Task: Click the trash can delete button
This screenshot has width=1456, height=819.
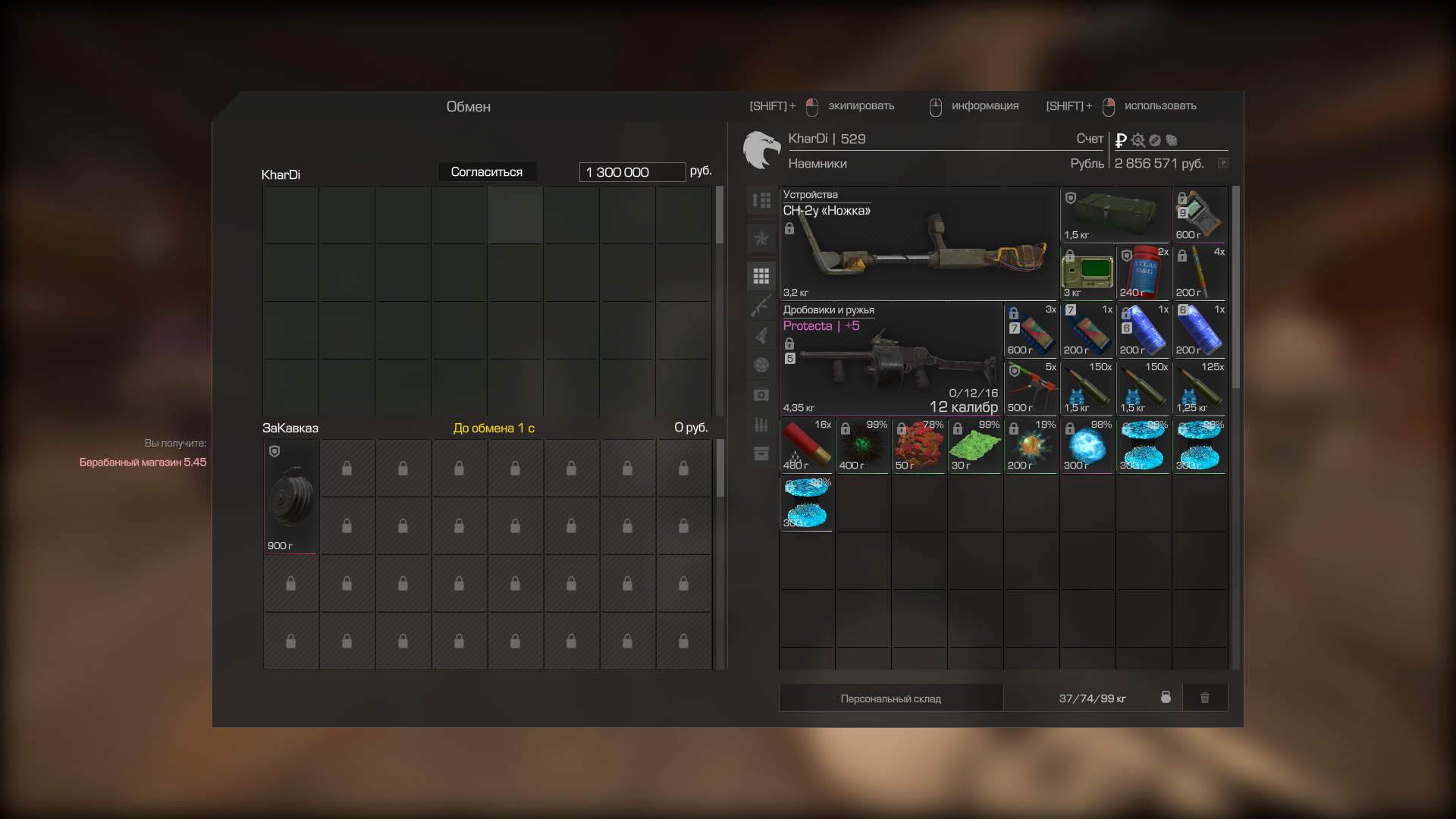Action: 1204,698
